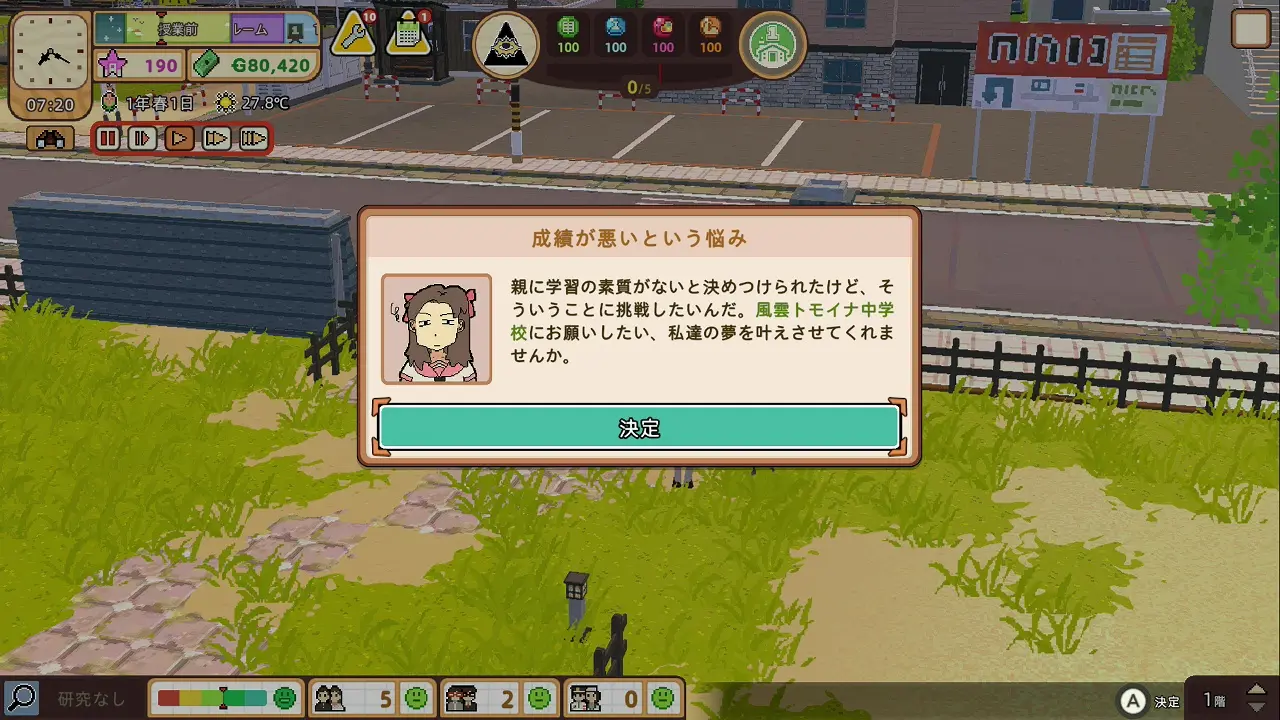Click the blackboard icon in the top bar

(293, 33)
